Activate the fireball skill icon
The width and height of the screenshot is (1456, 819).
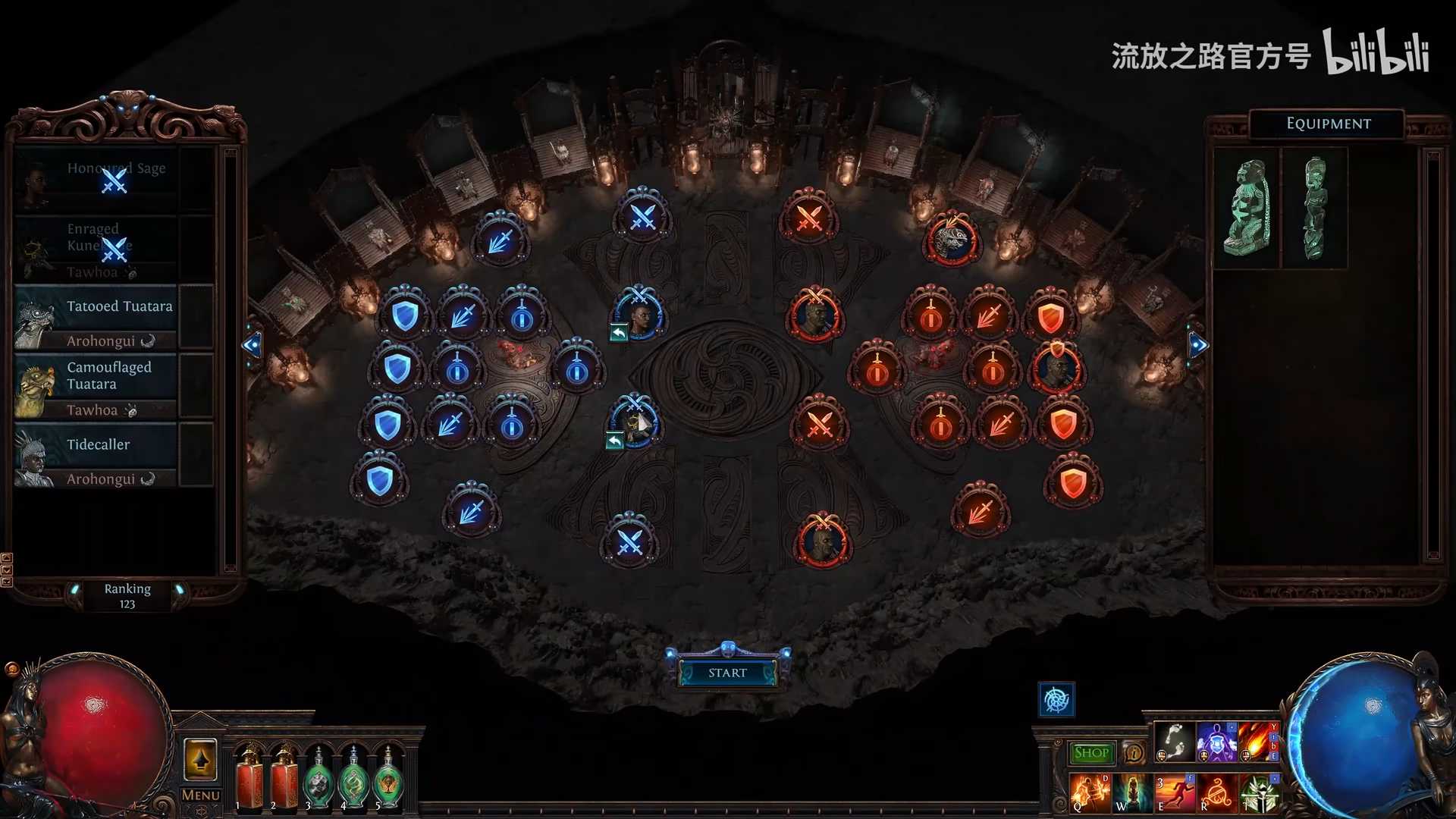point(1259,742)
